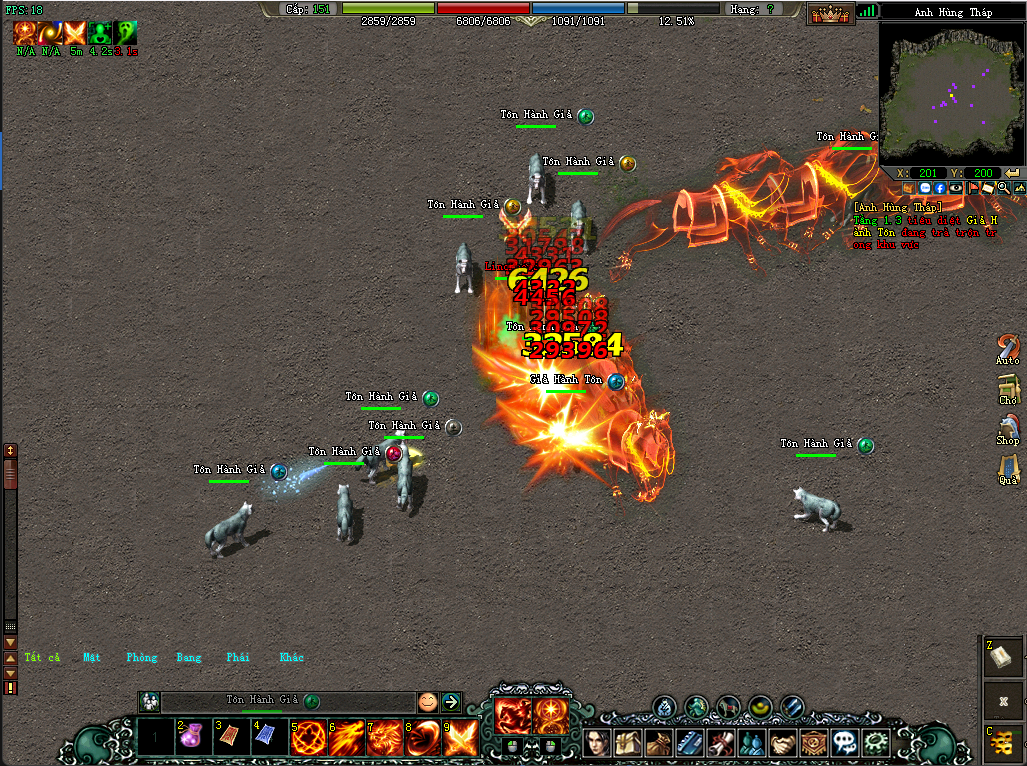Use the purple pouch in hotbar slot 2
This screenshot has width=1027, height=766.
tap(192, 738)
